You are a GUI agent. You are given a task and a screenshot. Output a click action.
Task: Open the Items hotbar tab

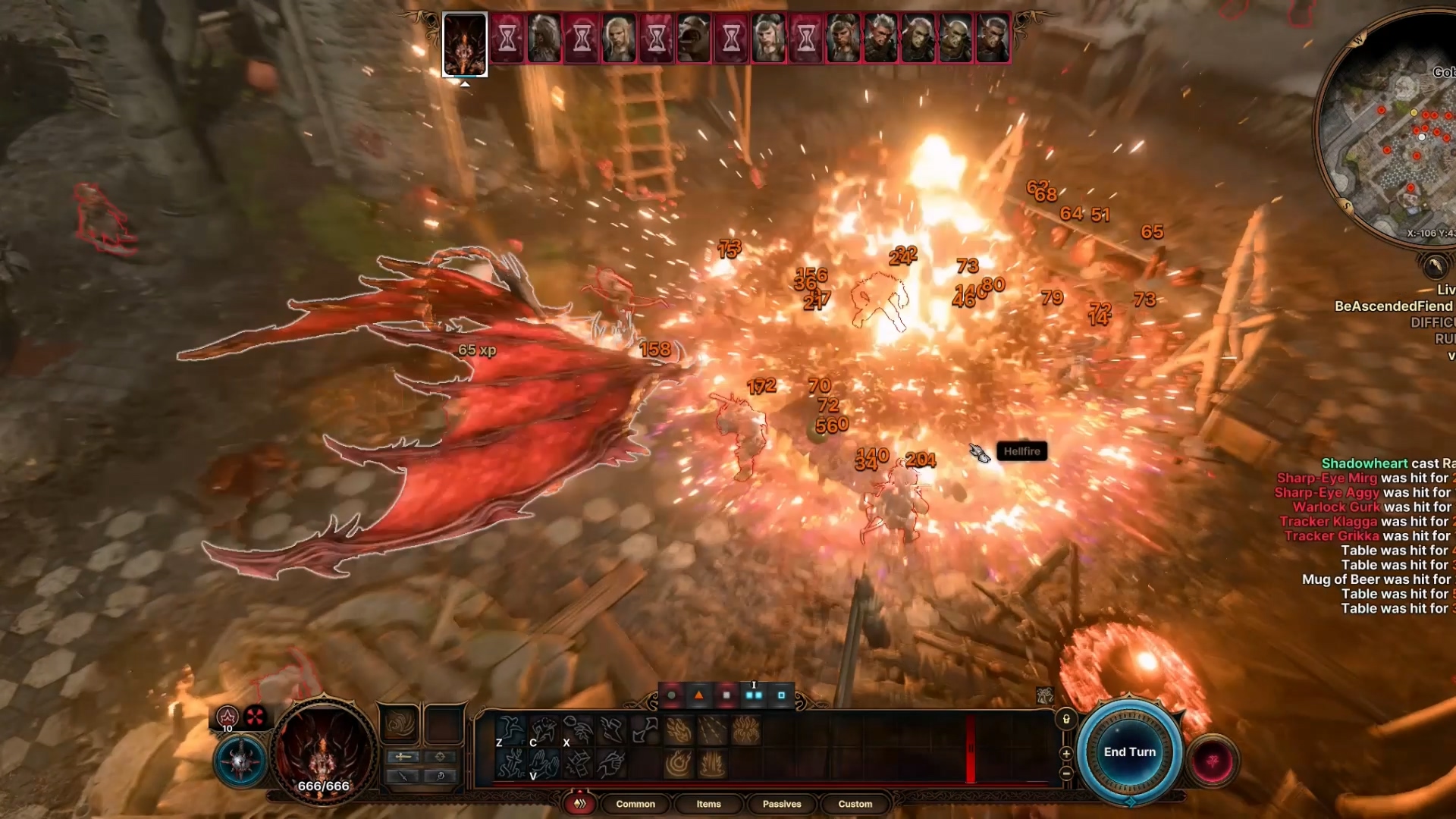tap(708, 804)
